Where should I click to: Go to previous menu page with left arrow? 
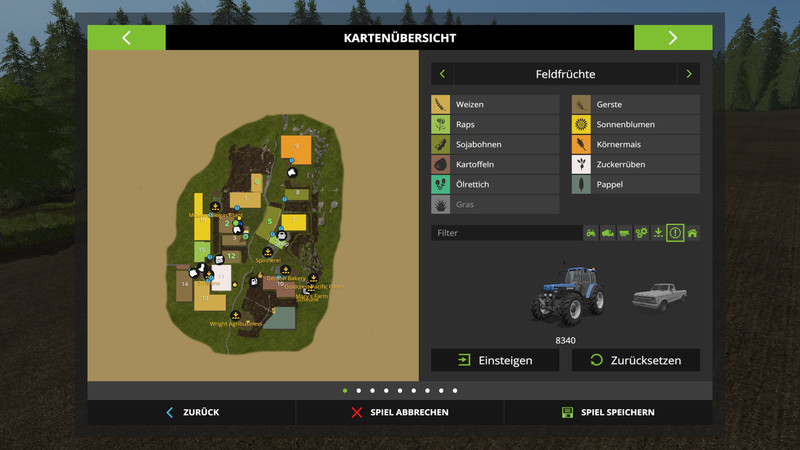pos(126,38)
